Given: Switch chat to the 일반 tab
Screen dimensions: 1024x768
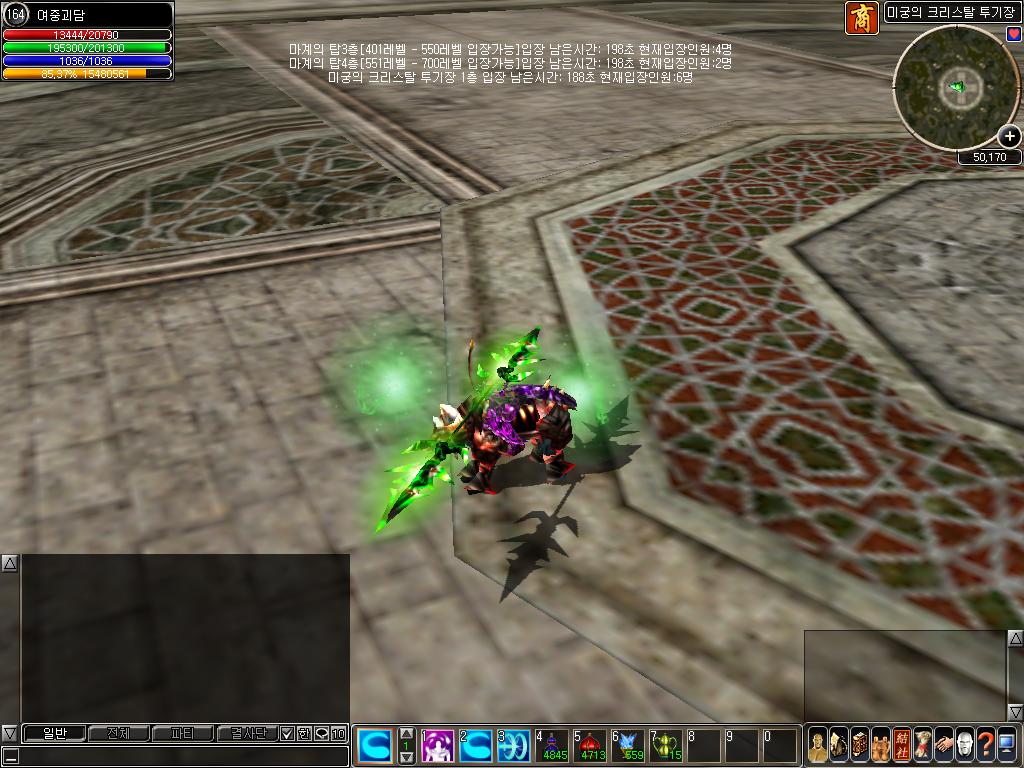Looking at the screenshot, I should pyautogui.click(x=54, y=734).
